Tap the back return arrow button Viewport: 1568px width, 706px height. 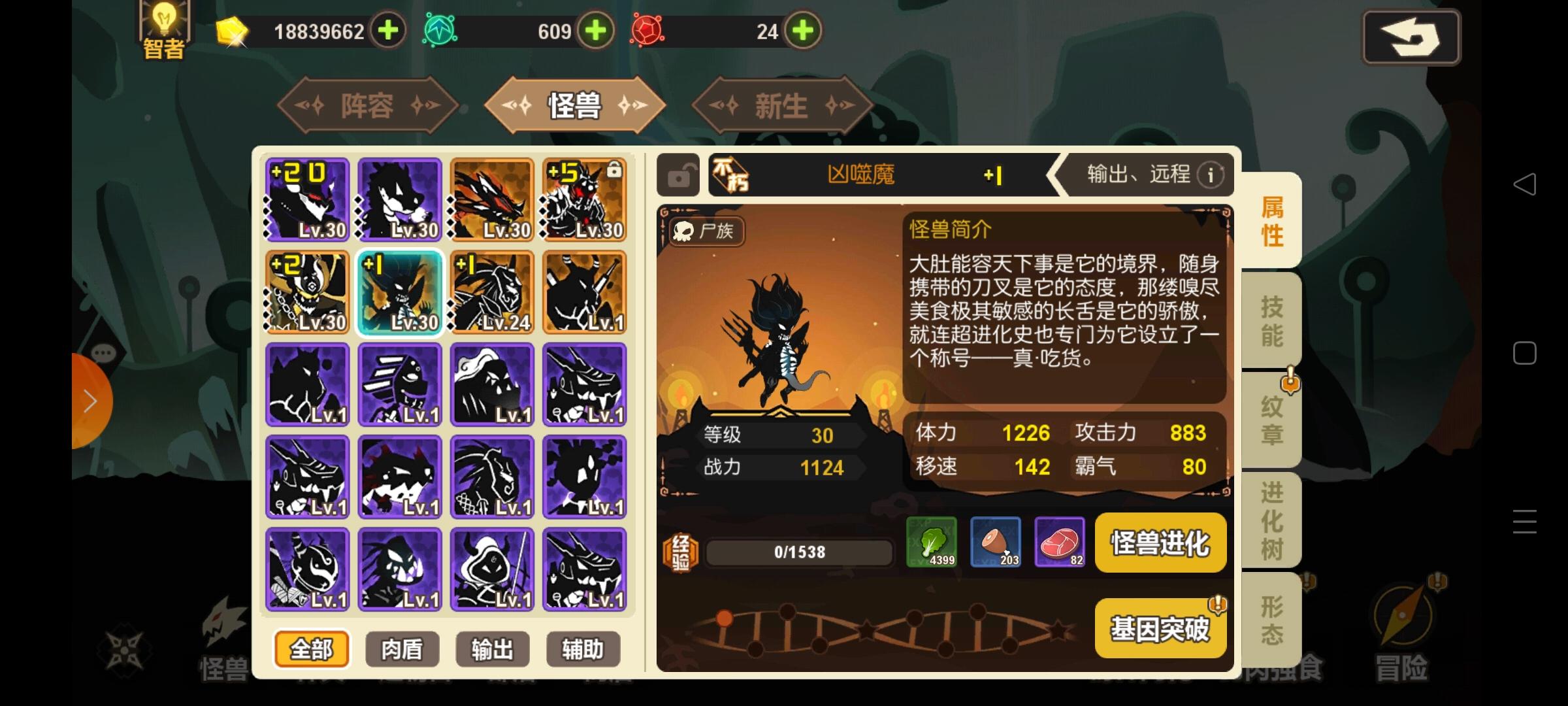pos(1410,37)
